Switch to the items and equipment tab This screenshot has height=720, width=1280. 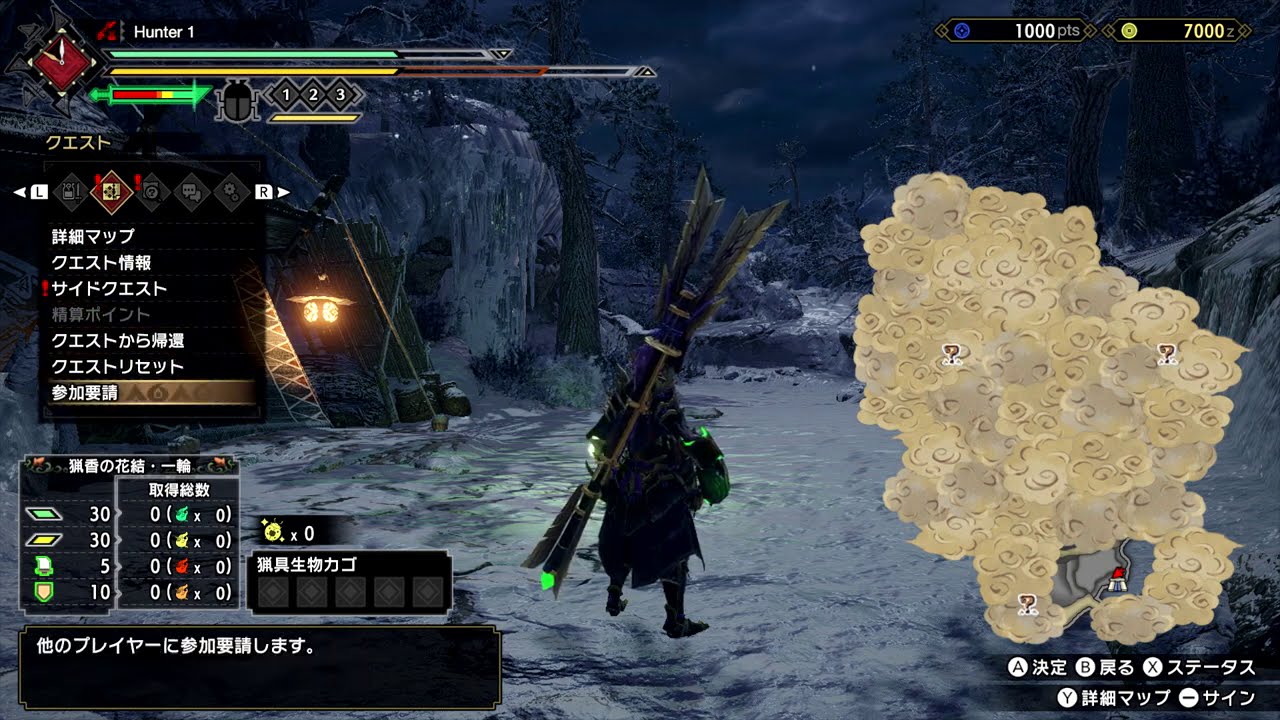pyautogui.click(x=71, y=190)
